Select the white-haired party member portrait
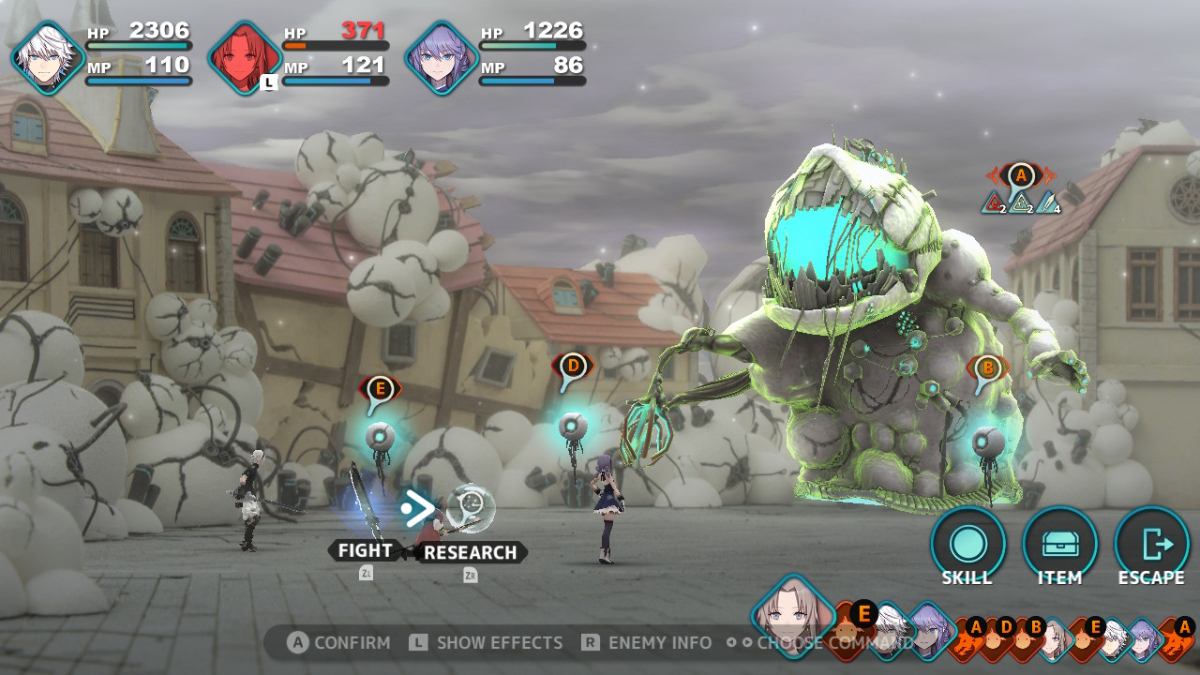The width and height of the screenshot is (1200, 675). click(x=47, y=57)
